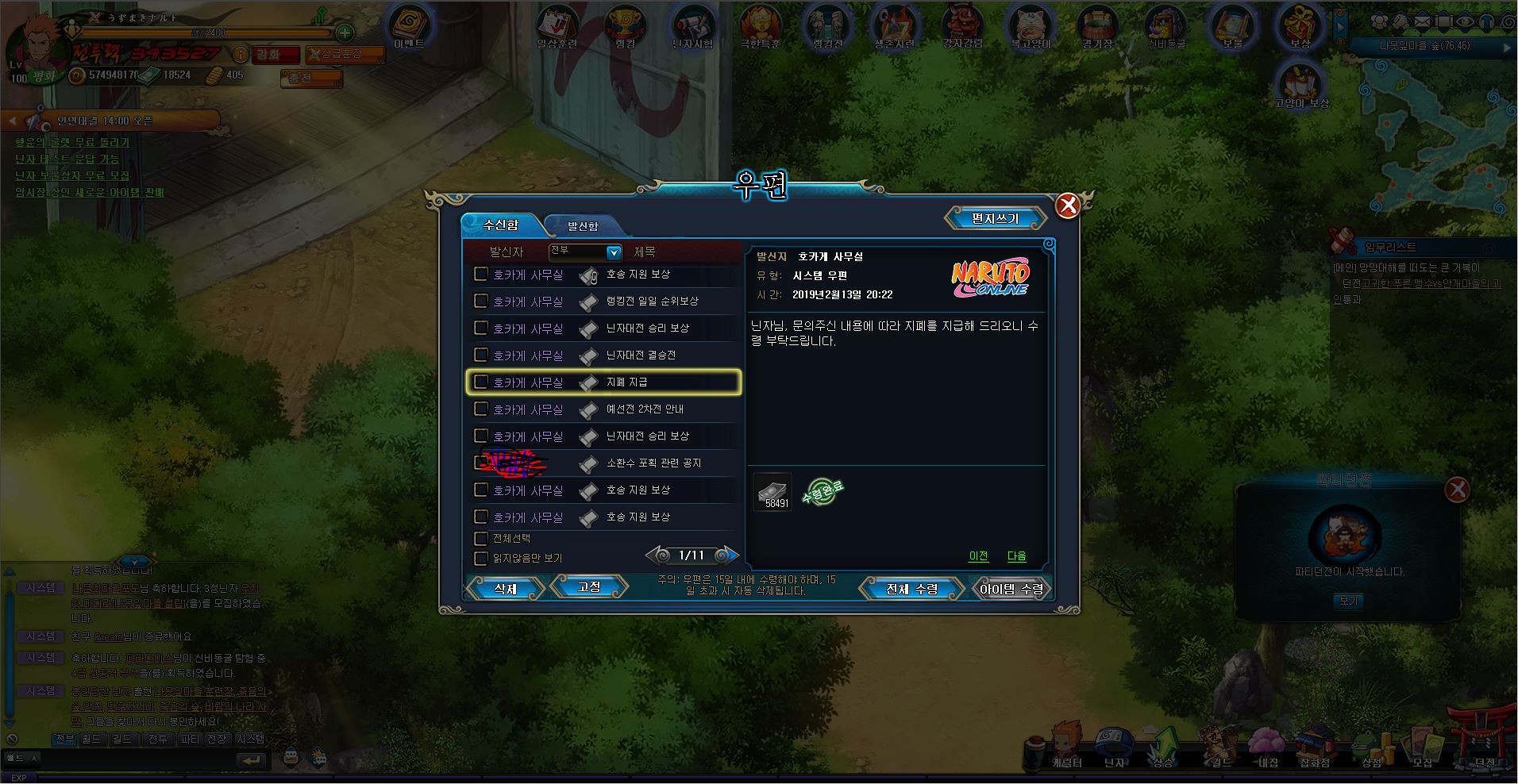Viewport: 1518px width, 784px height.
Task: Close the 파티던전 party dungeon popup
Action: [1457, 490]
